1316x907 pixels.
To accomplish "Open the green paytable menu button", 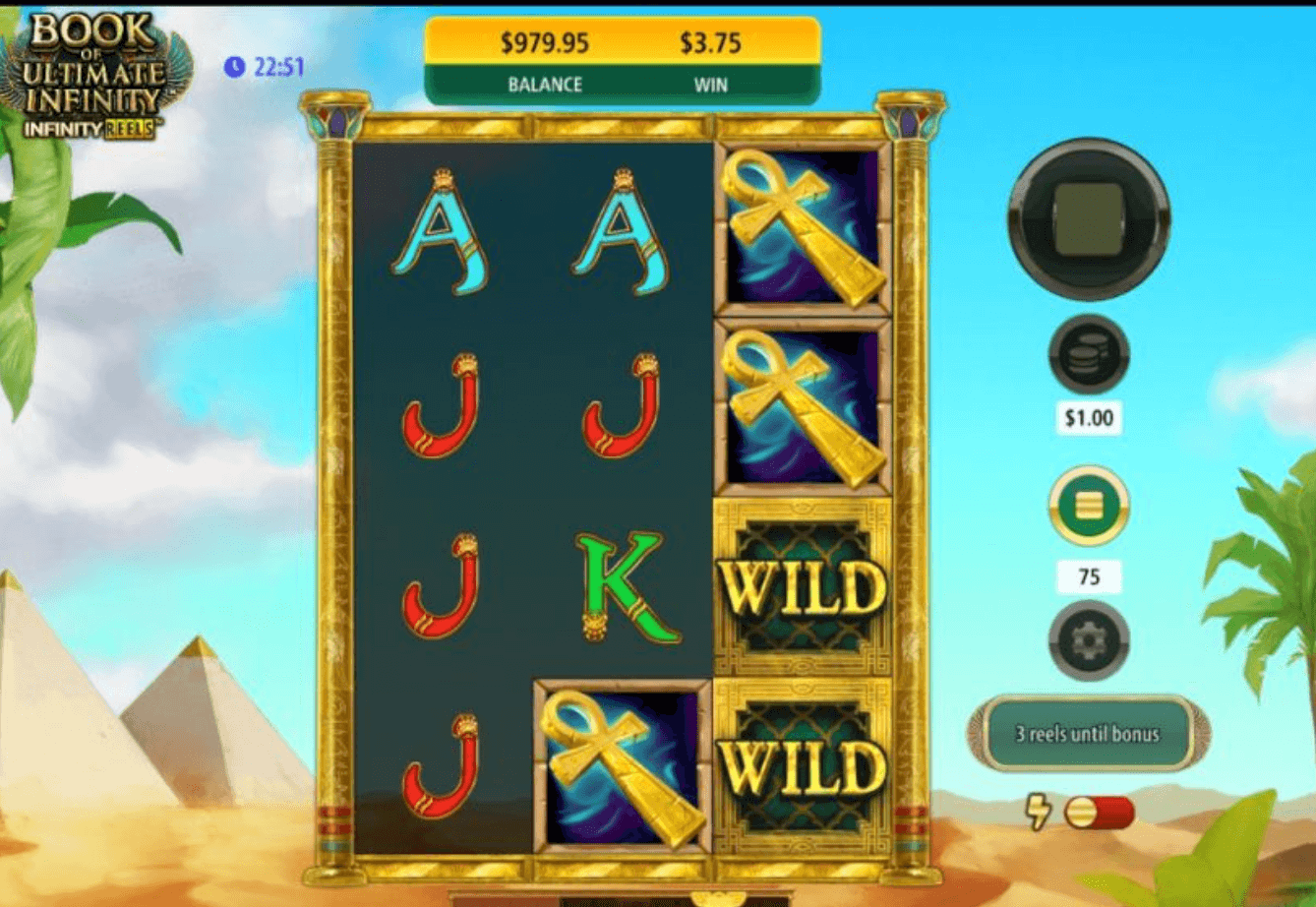I will tap(1088, 506).
